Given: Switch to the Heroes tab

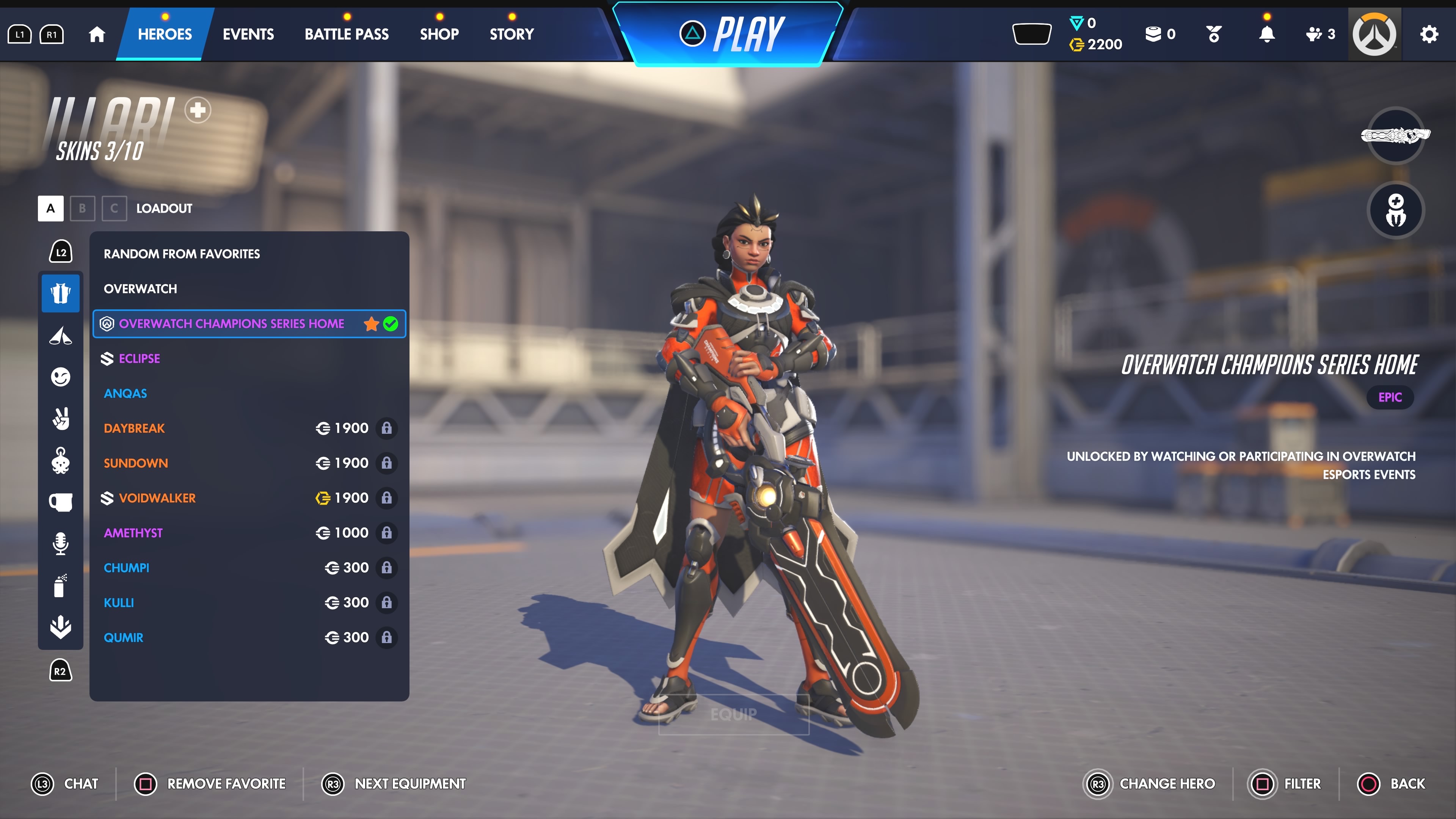Looking at the screenshot, I should click(165, 35).
